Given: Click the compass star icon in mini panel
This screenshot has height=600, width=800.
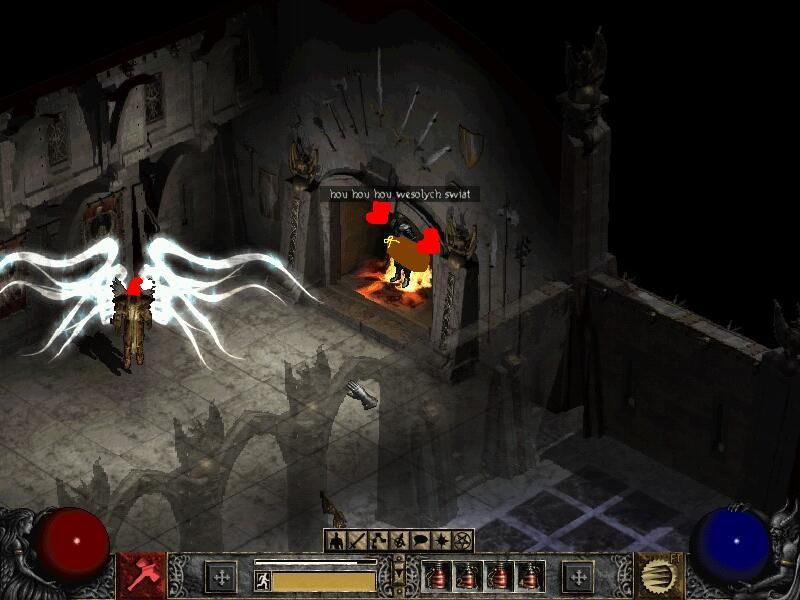Looking at the screenshot, I should click(441, 541).
